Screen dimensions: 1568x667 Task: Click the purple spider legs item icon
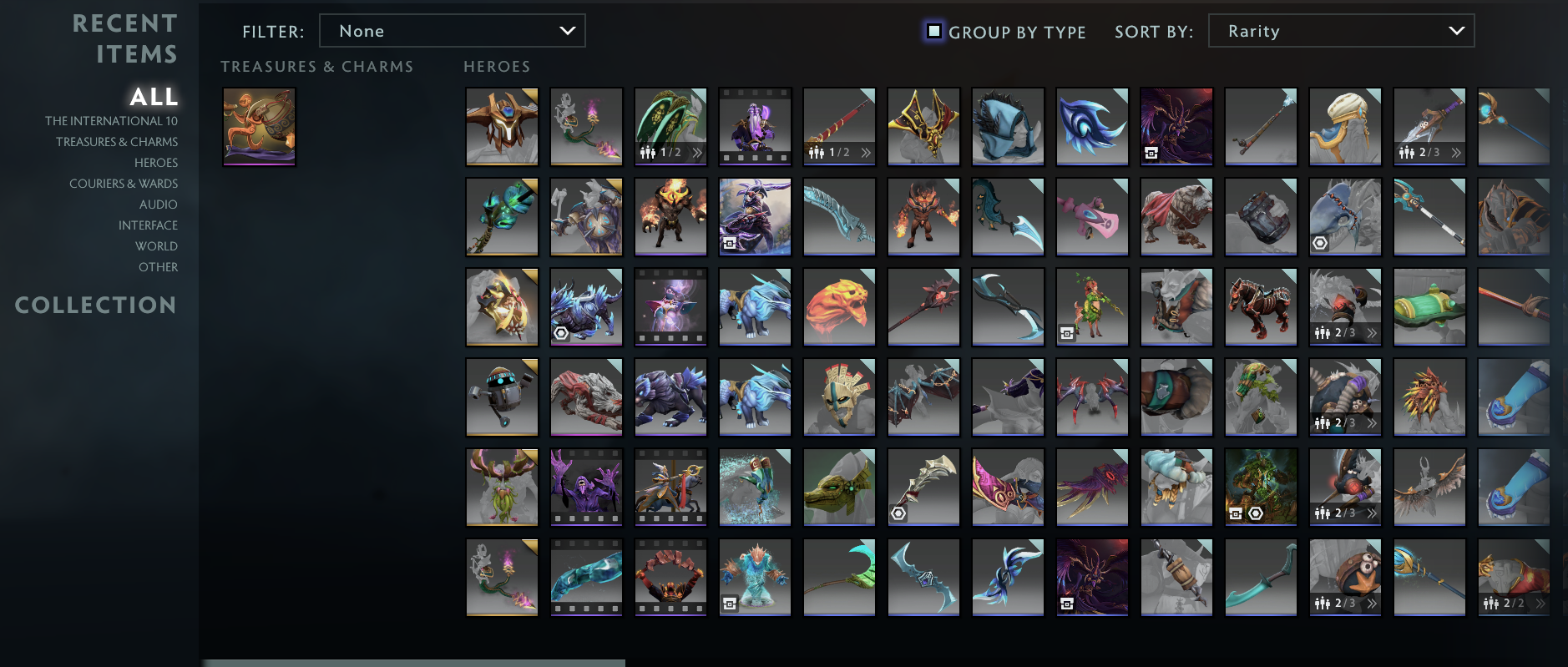pos(1092,397)
